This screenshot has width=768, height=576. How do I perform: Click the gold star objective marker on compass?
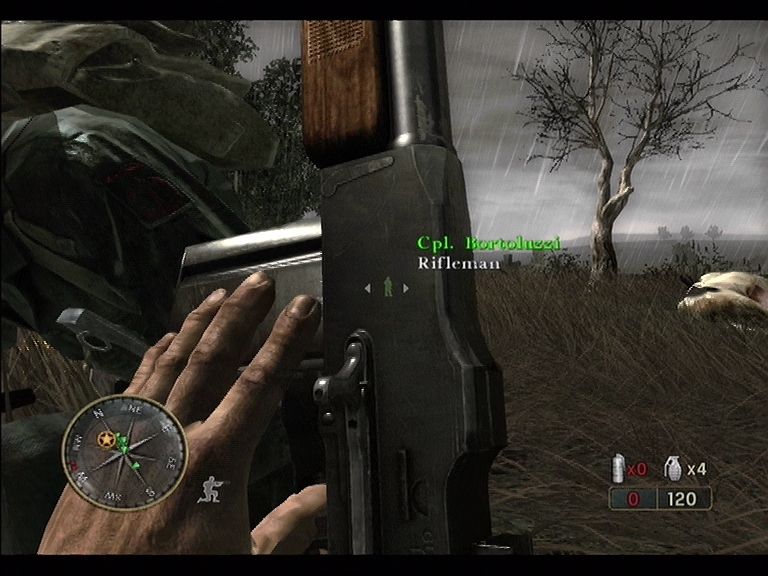(x=105, y=439)
